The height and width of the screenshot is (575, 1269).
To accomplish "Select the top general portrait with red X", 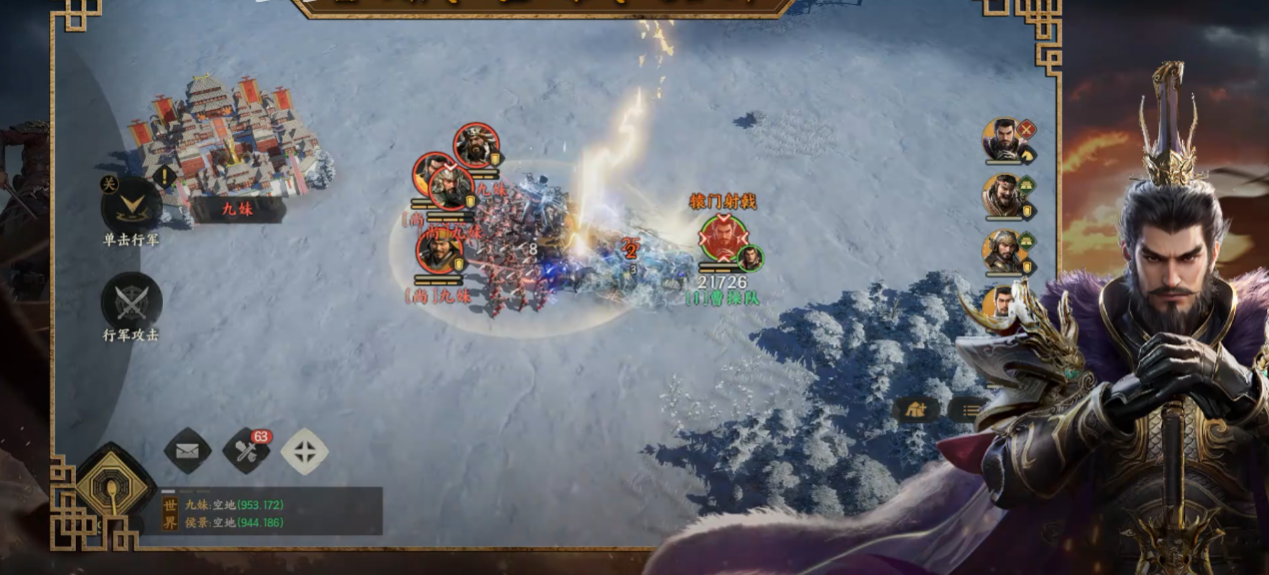I will pyautogui.click(x=1005, y=140).
